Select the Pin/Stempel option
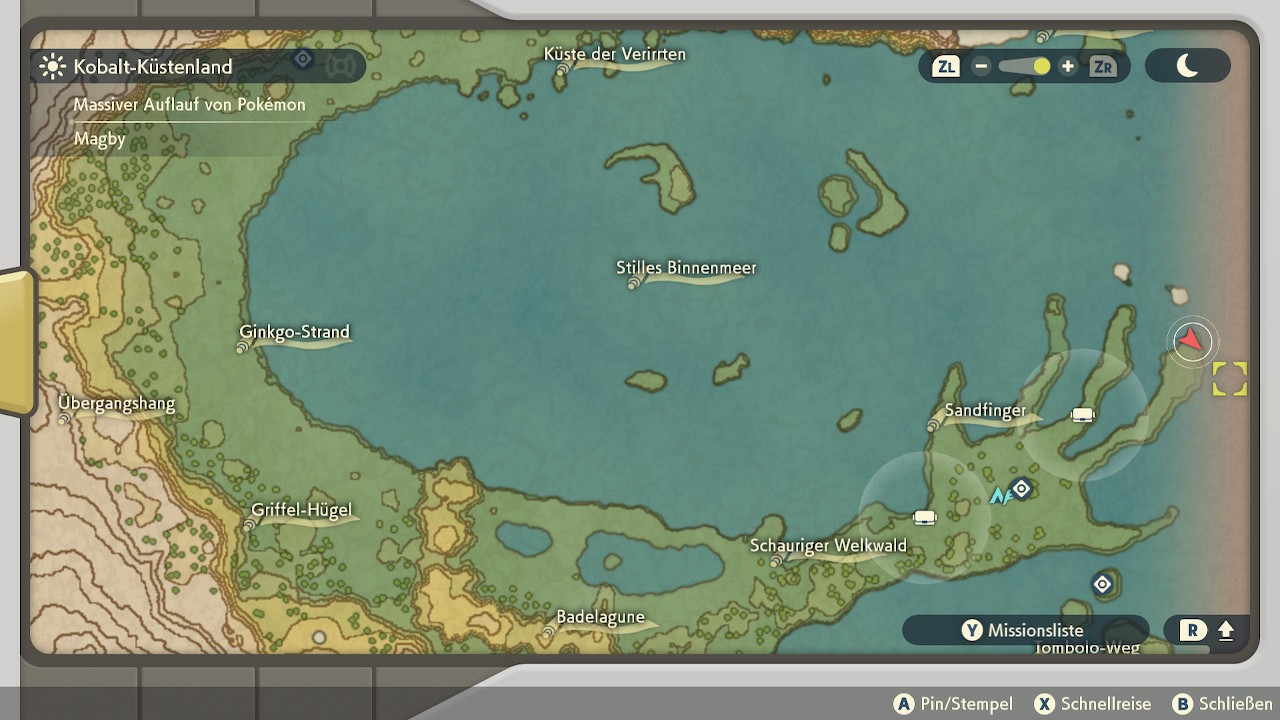 tap(953, 704)
